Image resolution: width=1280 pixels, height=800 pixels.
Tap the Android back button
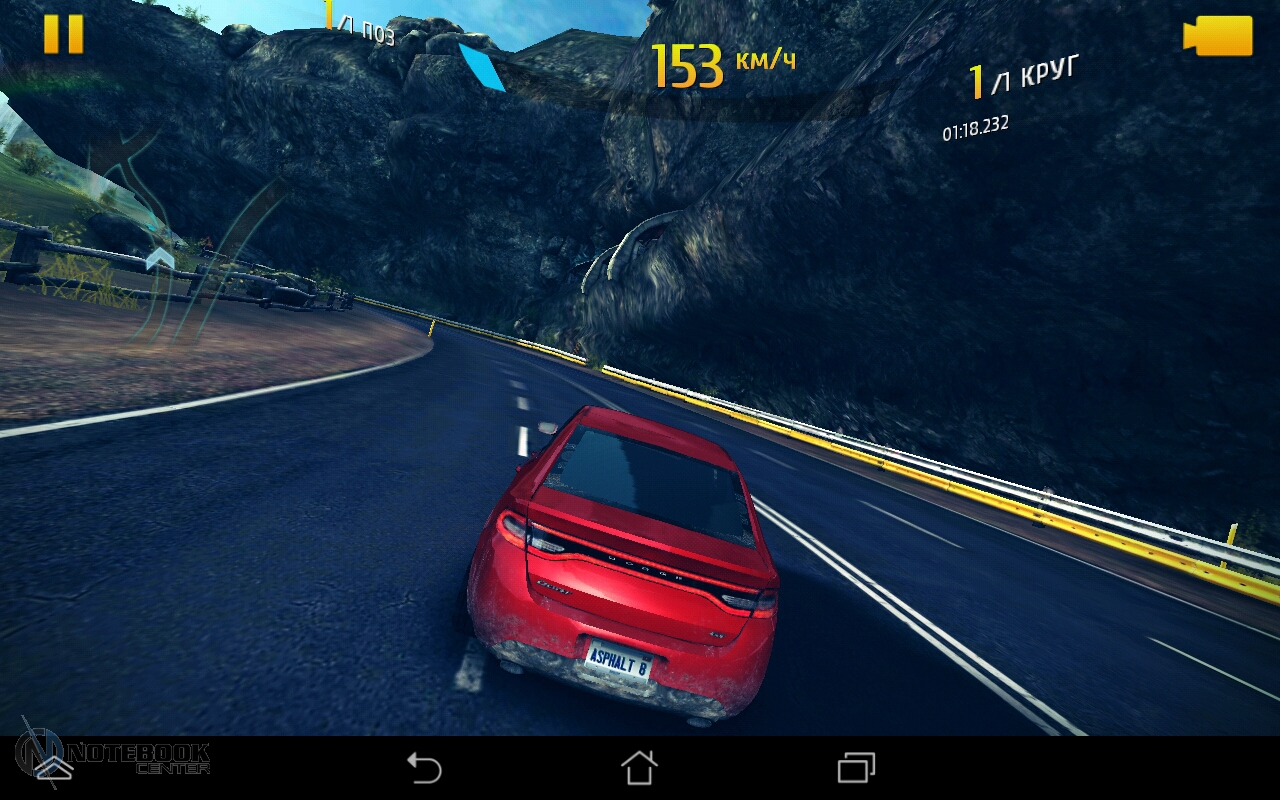(x=424, y=768)
